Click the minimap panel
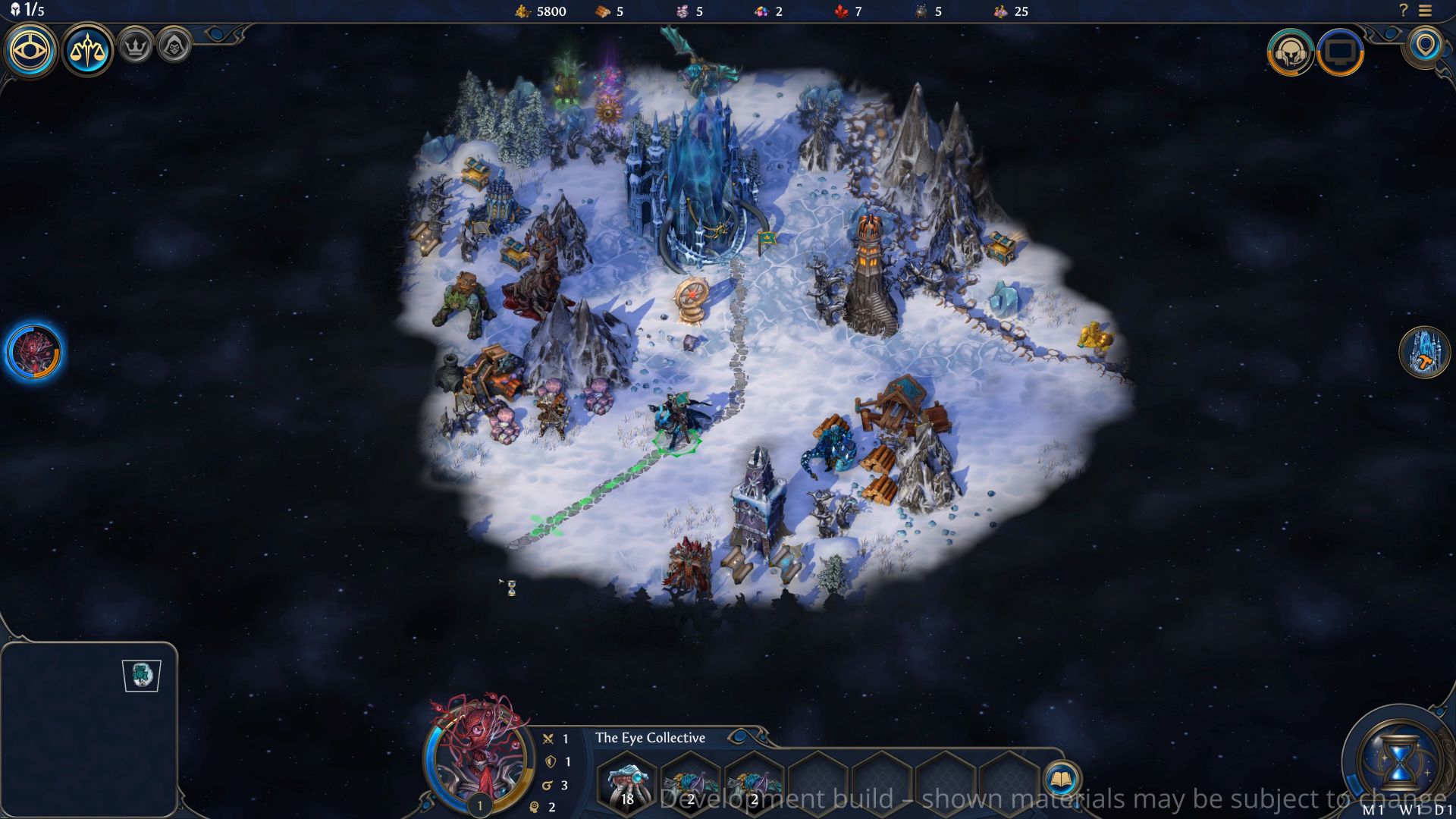Screen dimensions: 1456x819 point(89,728)
